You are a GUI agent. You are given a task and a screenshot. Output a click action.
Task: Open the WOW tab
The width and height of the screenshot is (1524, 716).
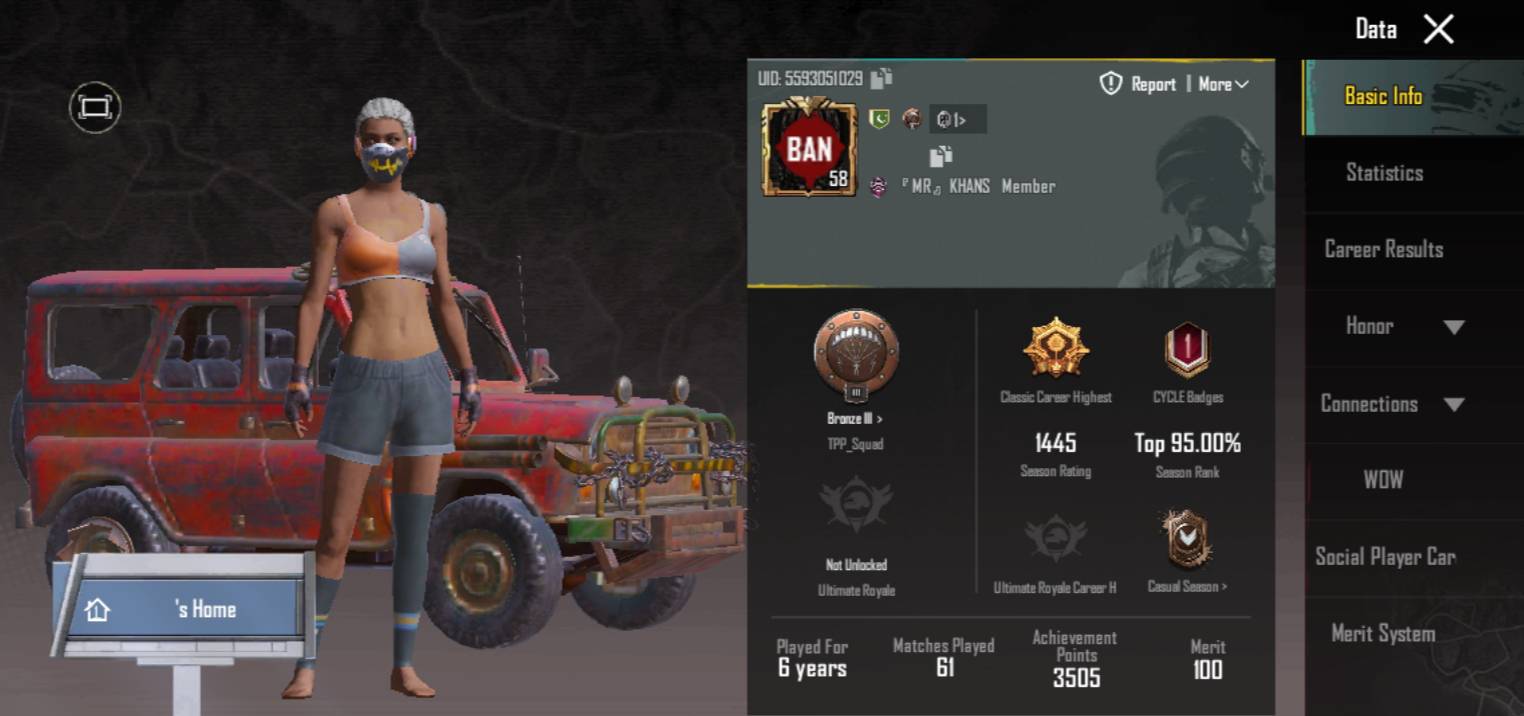pyautogui.click(x=1384, y=480)
